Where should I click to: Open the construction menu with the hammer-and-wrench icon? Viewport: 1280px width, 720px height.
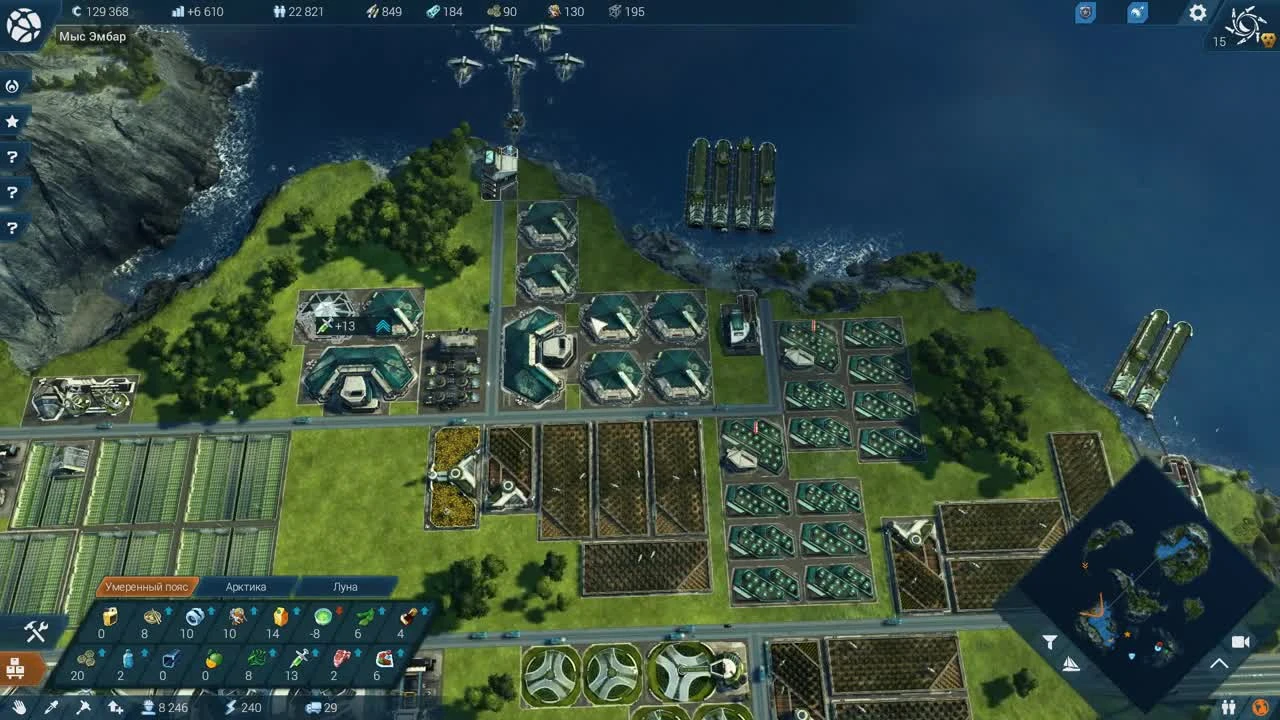(35, 631)
